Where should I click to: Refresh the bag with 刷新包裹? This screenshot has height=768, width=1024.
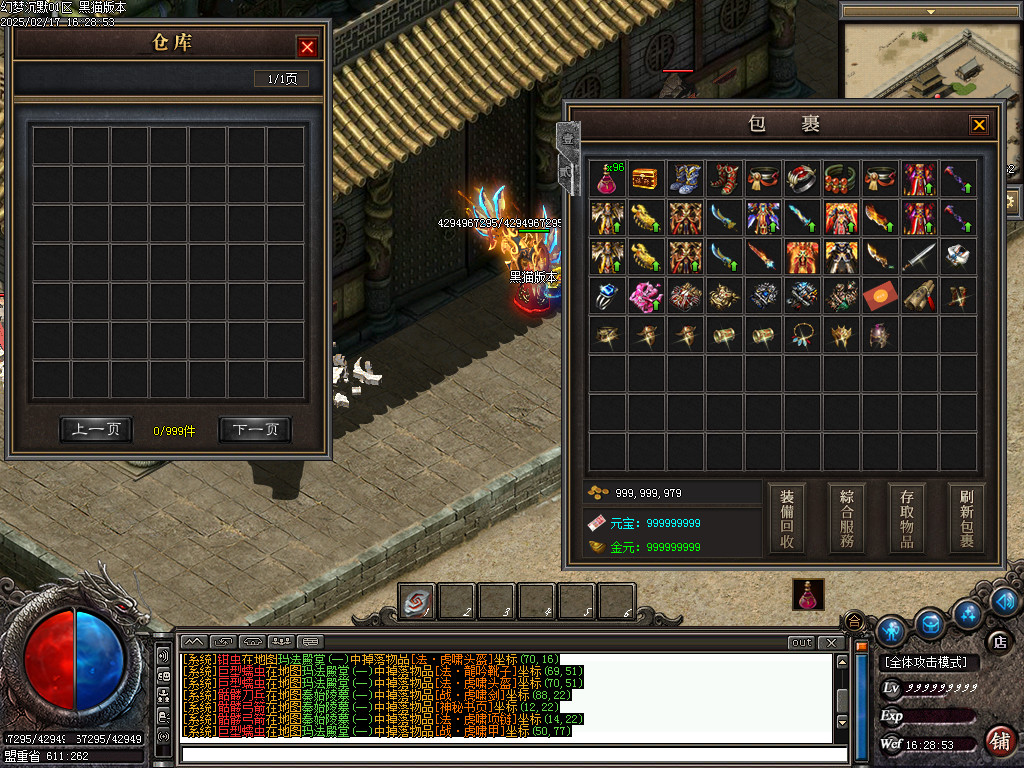pyautogui.click(x=967, y=519)
